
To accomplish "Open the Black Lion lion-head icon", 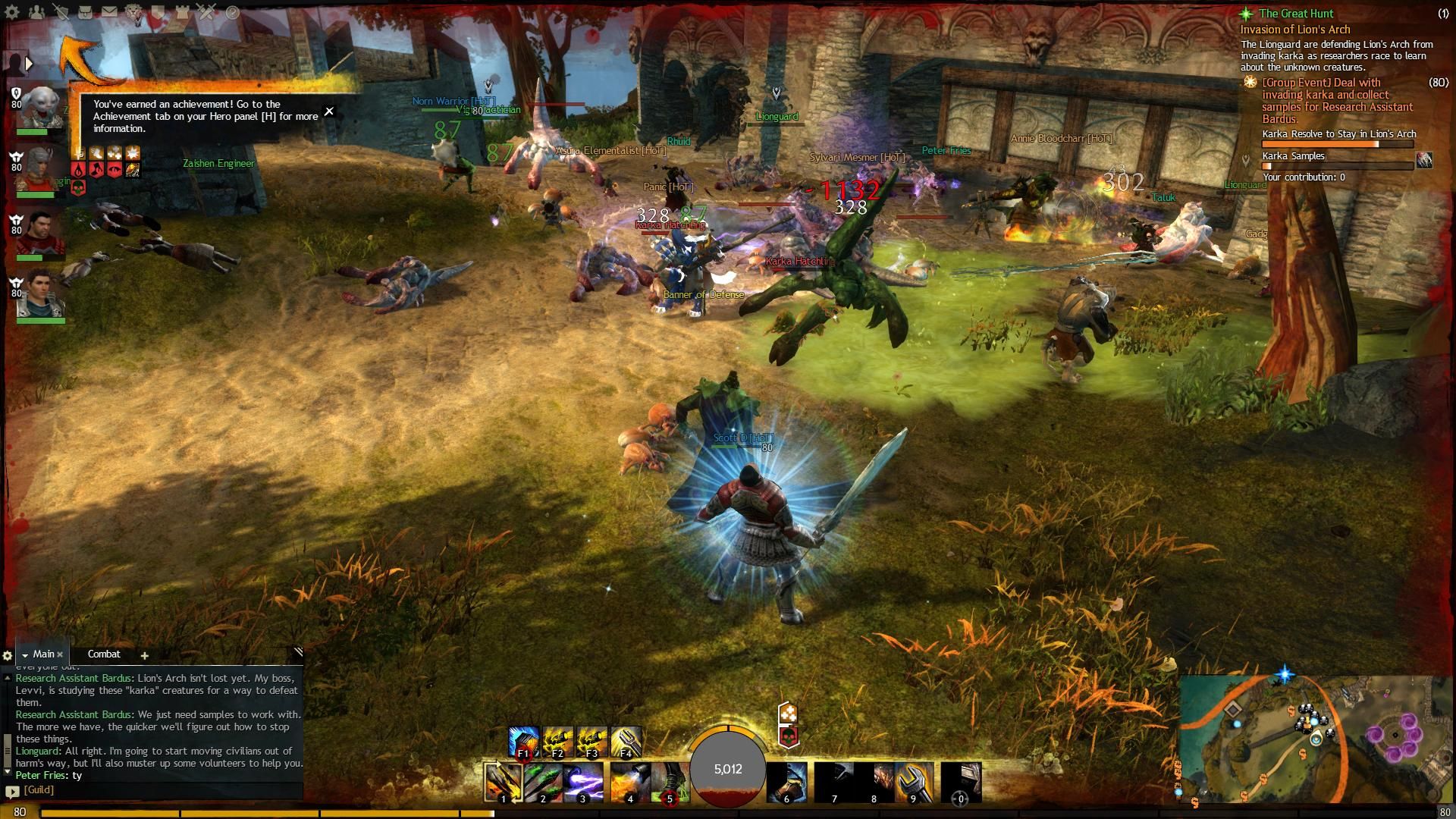I will click(134, 12).
